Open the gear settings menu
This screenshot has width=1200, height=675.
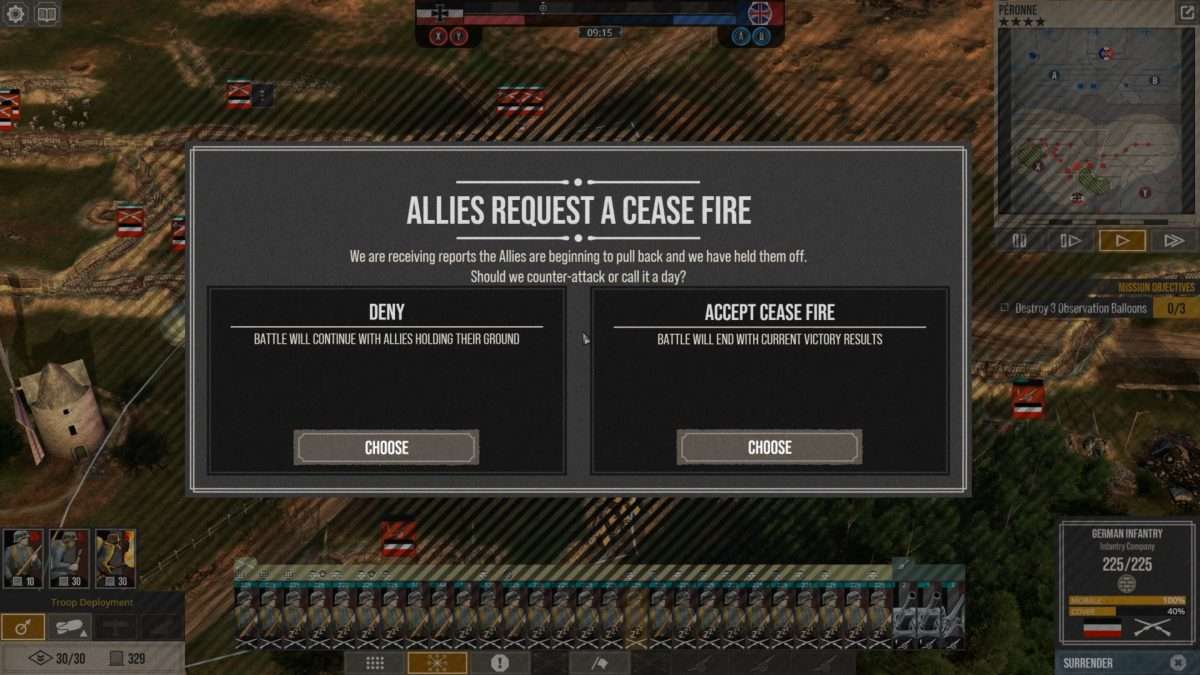[14, 14]
